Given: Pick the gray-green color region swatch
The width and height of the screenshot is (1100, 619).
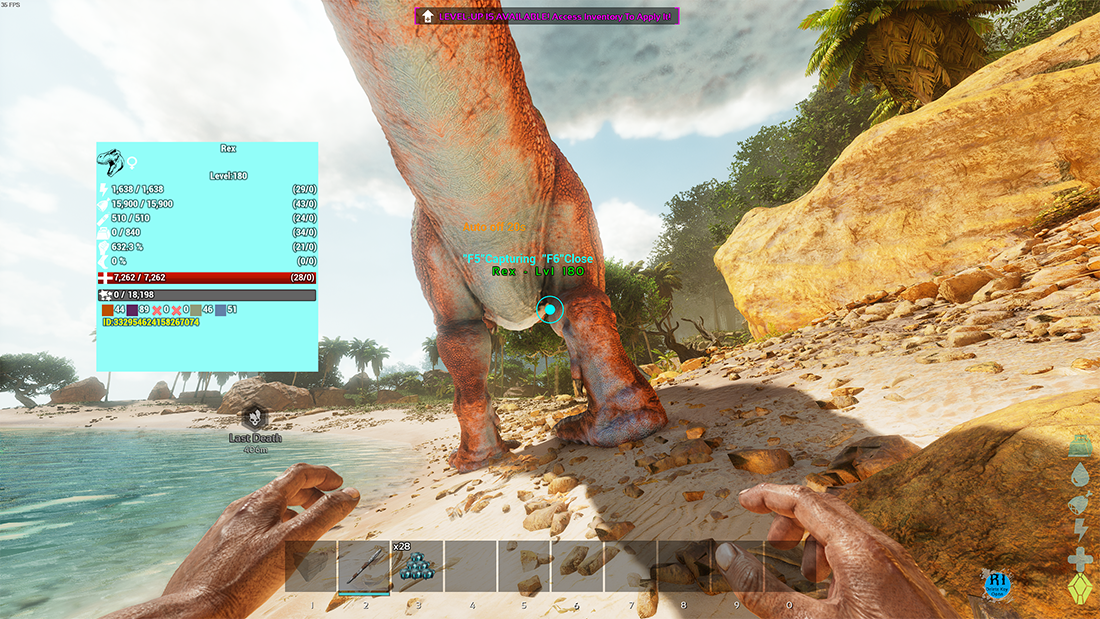Looking at the screenshot, I should point(195,310).
